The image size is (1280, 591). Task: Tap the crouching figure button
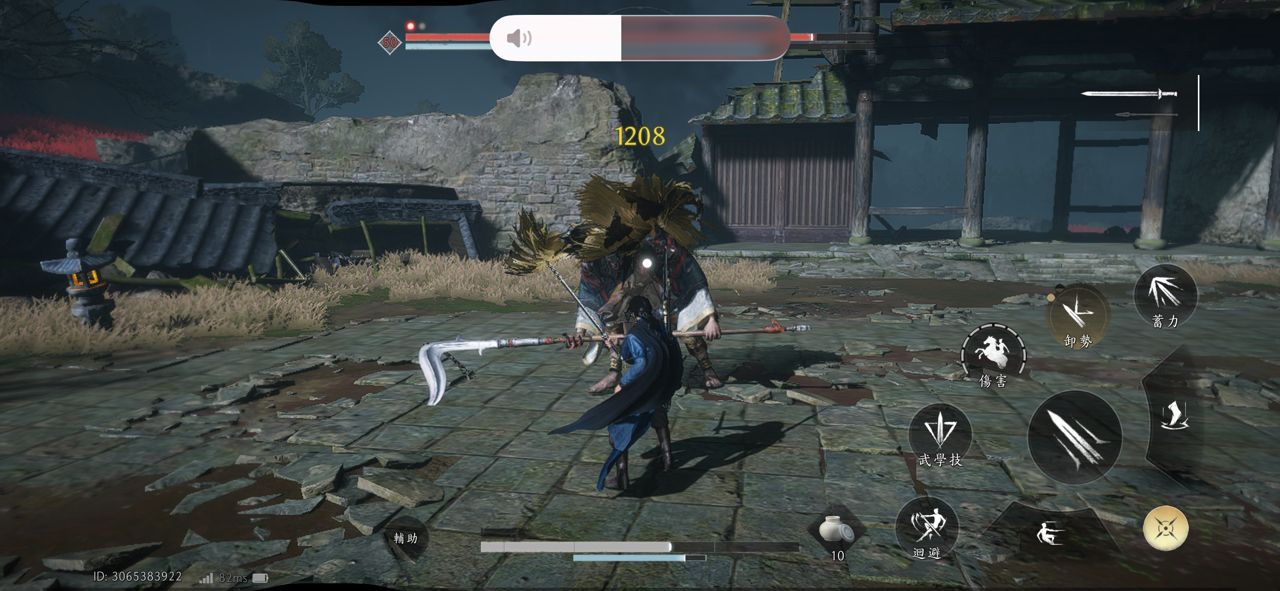pos(1050,532)
